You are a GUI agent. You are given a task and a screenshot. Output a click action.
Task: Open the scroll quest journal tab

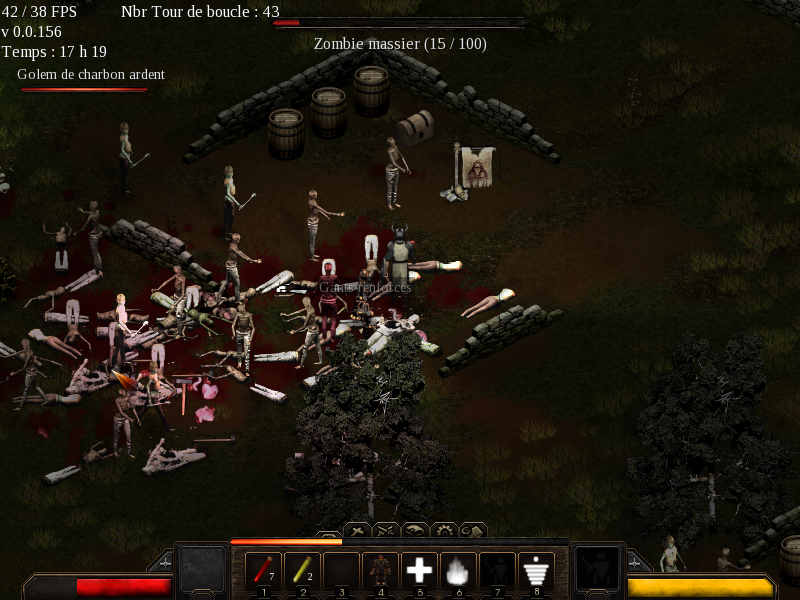click(472, 530)
